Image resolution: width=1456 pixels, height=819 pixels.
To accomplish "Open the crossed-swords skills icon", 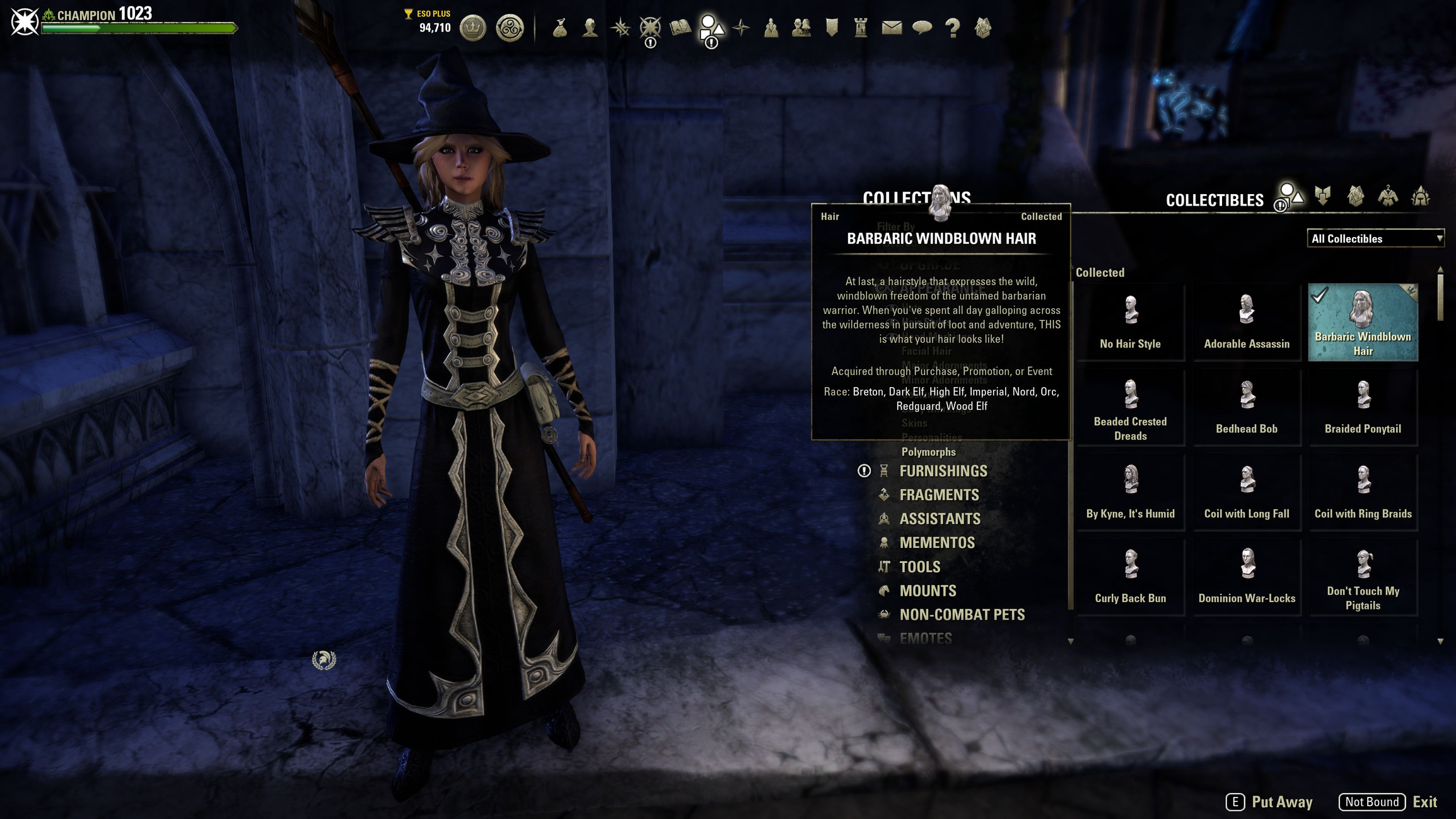I will click(620, 28).
